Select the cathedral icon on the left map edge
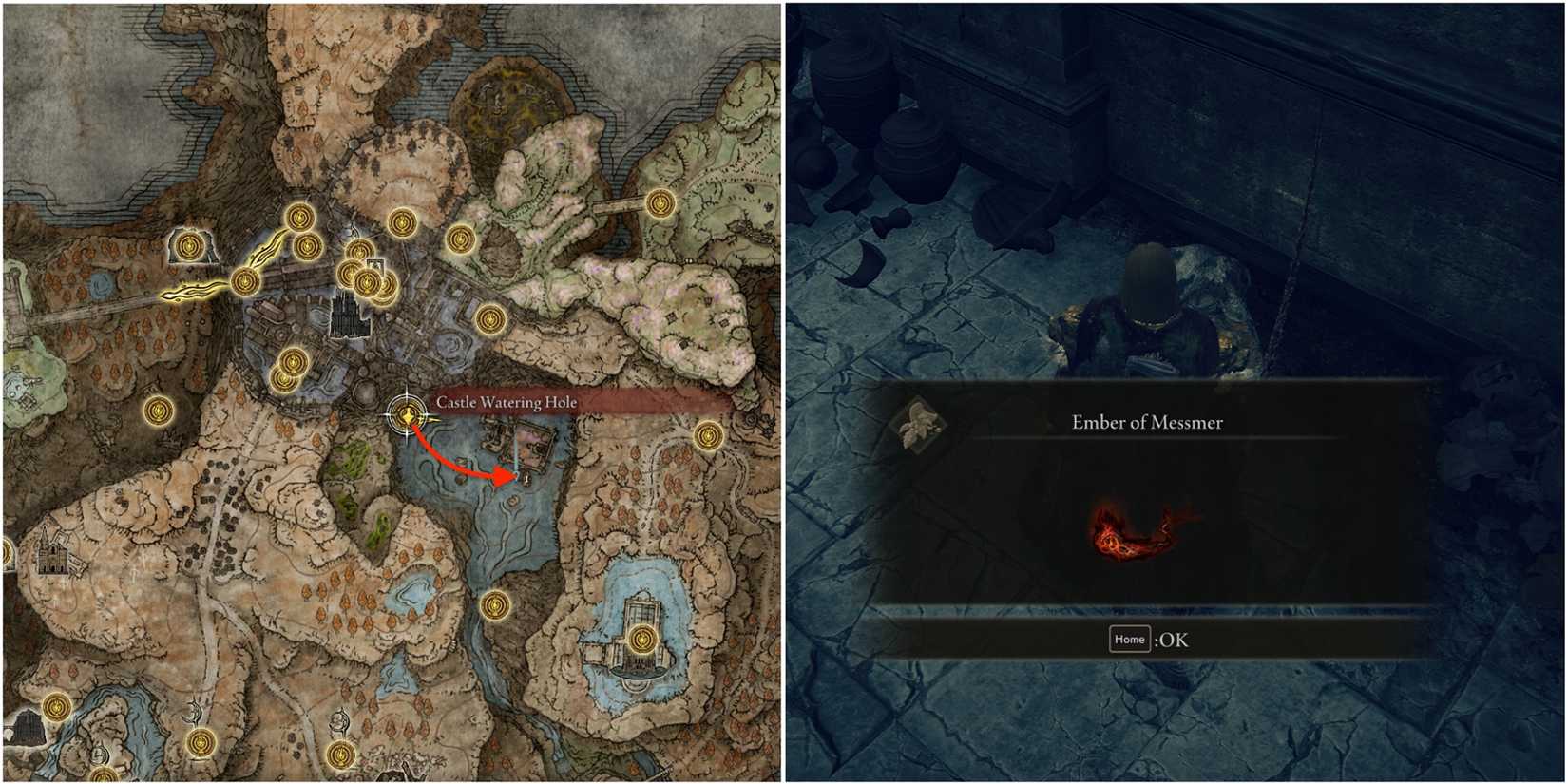 52,559
